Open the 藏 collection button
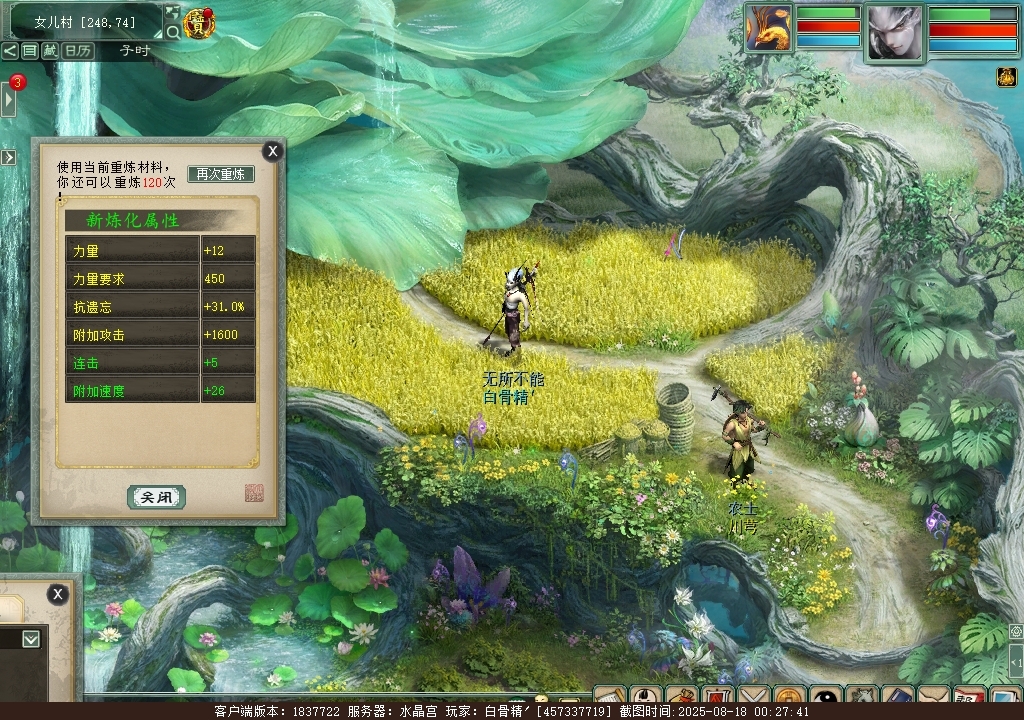The image size is (1024, 720). coord(50,50)
